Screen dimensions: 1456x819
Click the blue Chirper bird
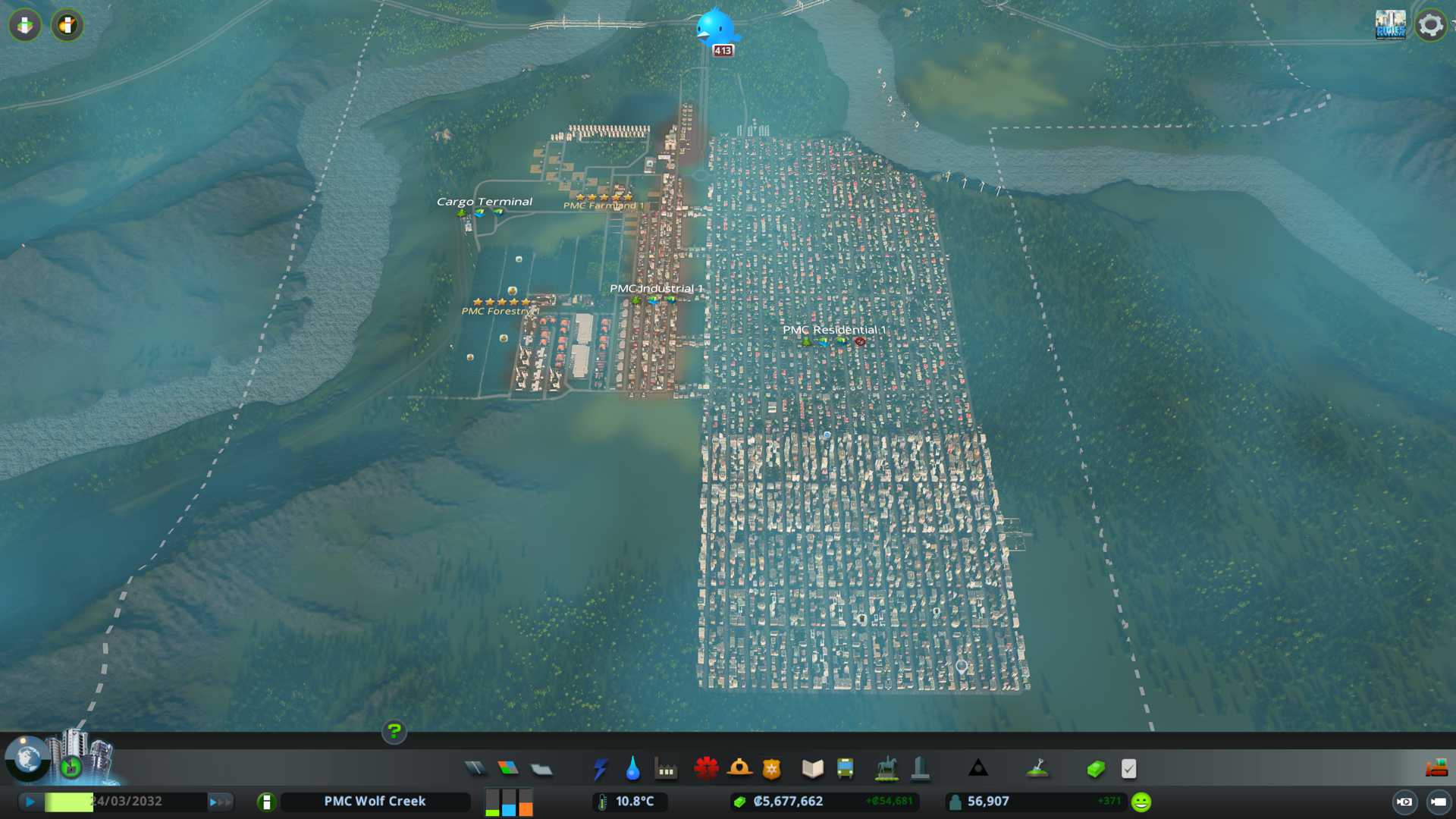click(x=714, y=27)
